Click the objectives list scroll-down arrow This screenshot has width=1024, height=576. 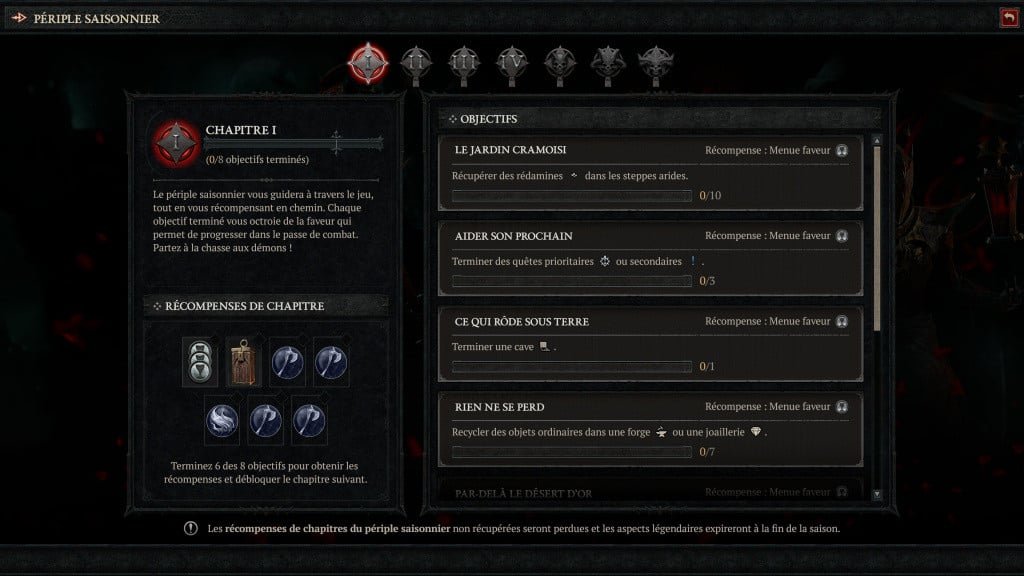tap(877, 494)
